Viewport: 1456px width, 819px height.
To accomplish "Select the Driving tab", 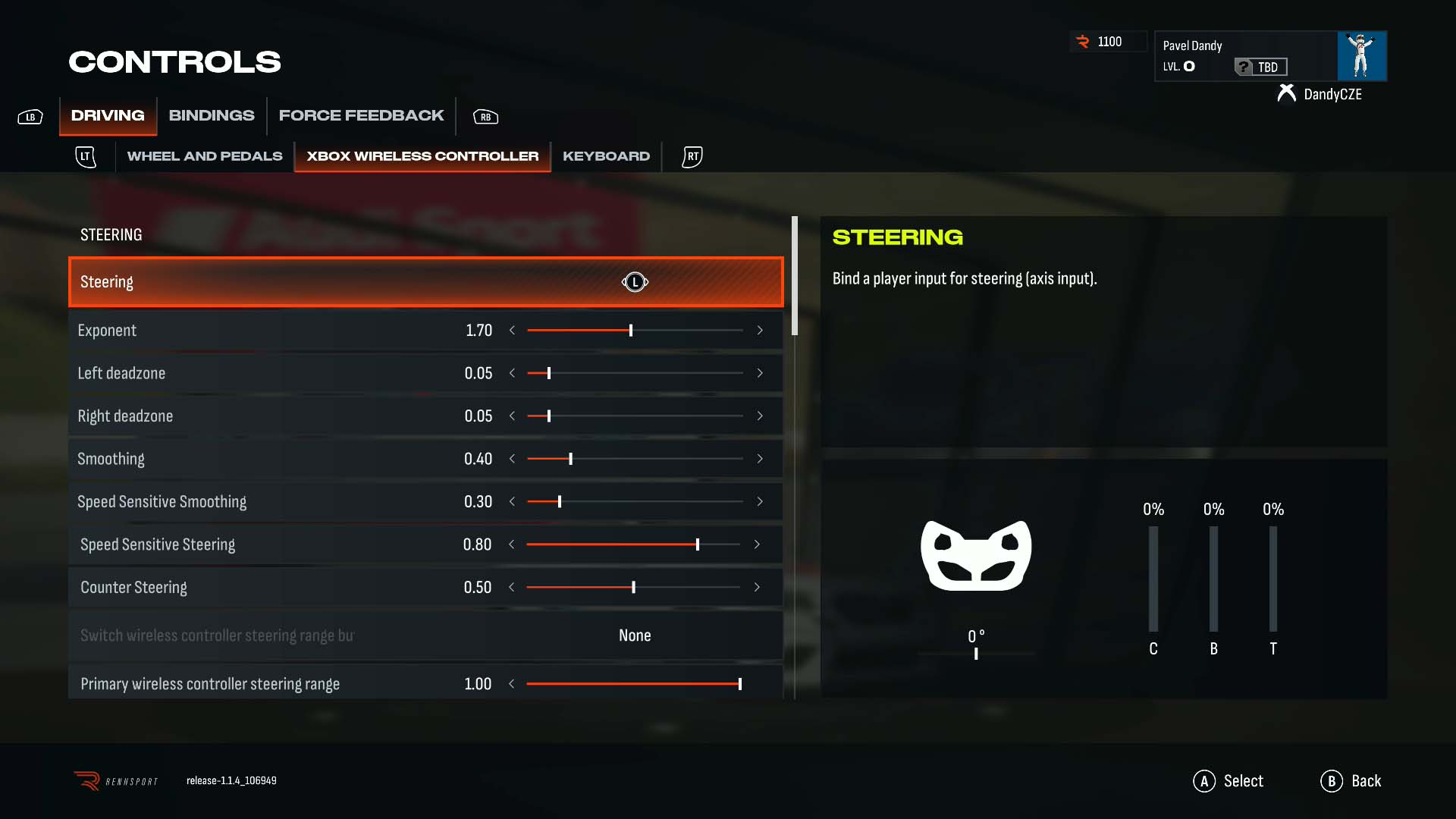I will [x=108, y=115].
